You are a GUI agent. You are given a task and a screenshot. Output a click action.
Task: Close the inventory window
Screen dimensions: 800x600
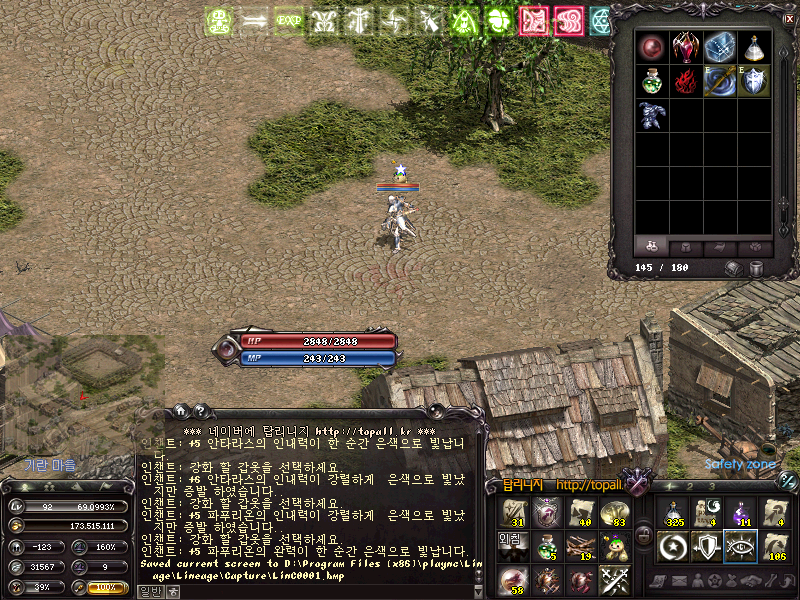coord(788,17)
